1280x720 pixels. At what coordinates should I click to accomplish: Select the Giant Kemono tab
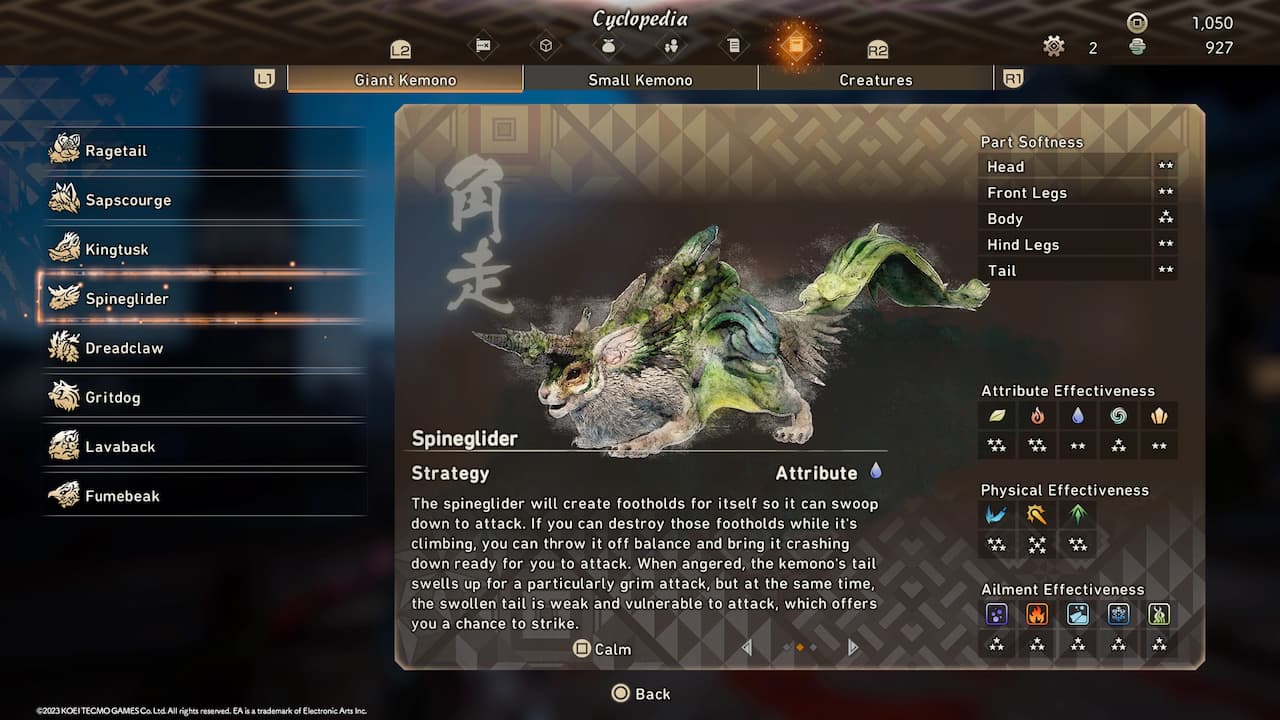pos(405,80)
